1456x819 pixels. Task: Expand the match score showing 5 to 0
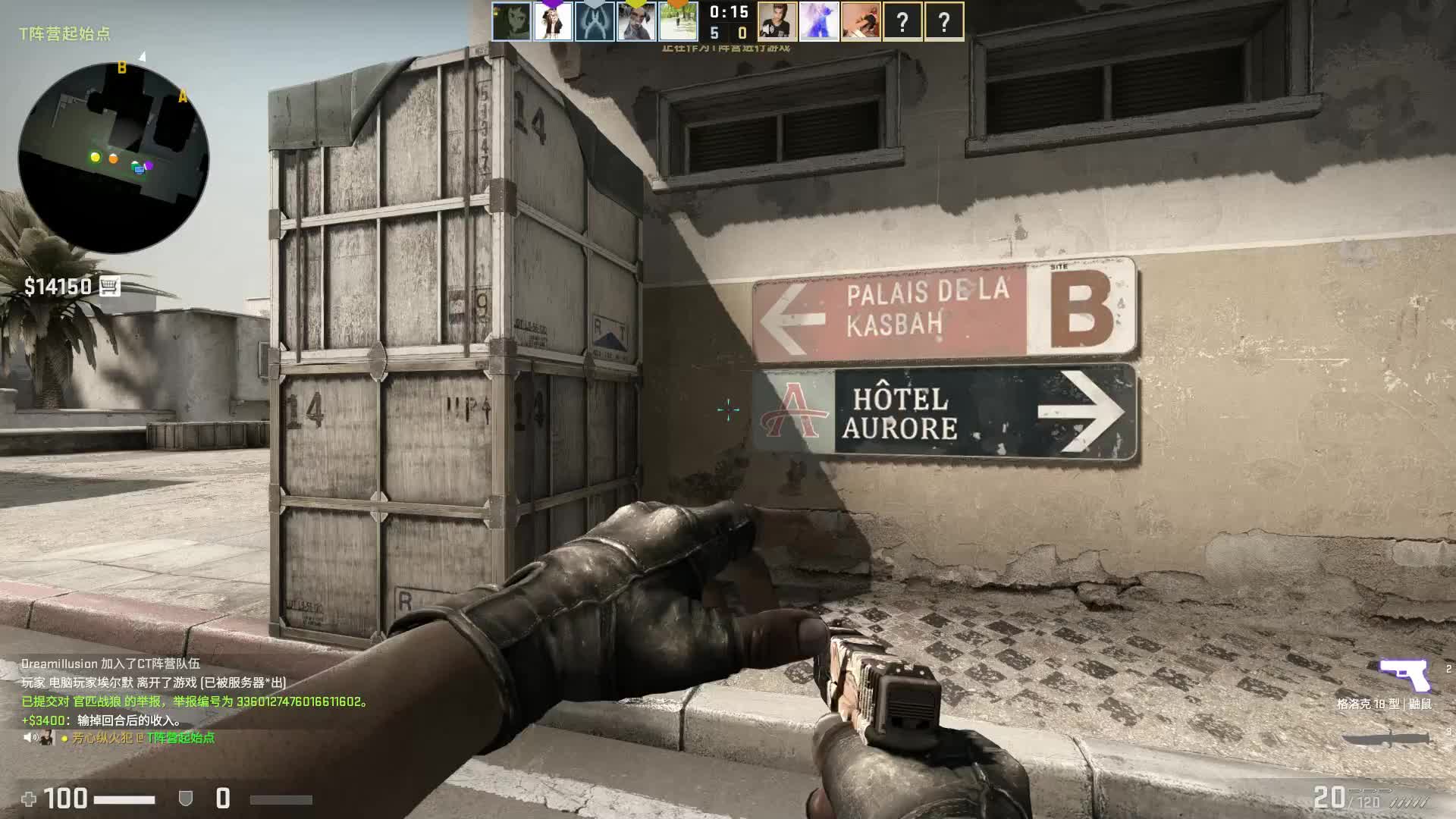point(728,33)
